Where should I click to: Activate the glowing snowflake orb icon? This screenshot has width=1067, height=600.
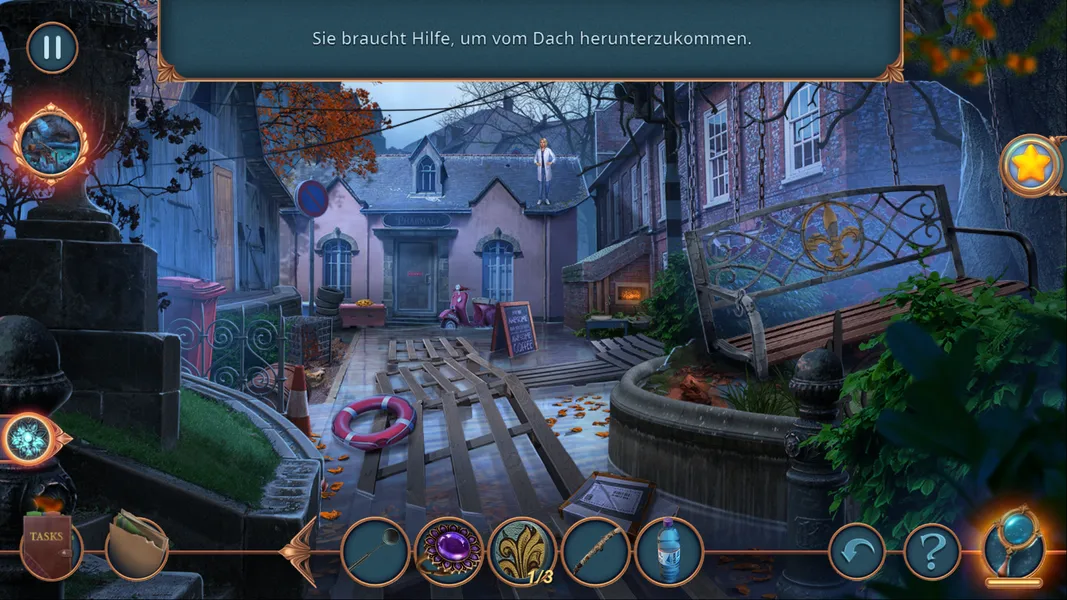pyautogui.click(x=28, y=437)
